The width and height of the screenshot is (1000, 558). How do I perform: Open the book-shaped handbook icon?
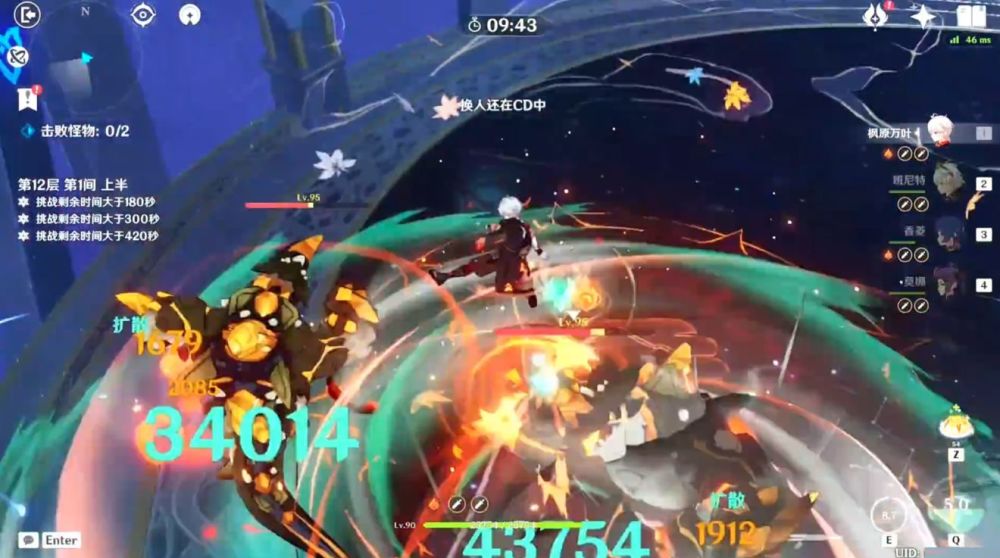970,16
